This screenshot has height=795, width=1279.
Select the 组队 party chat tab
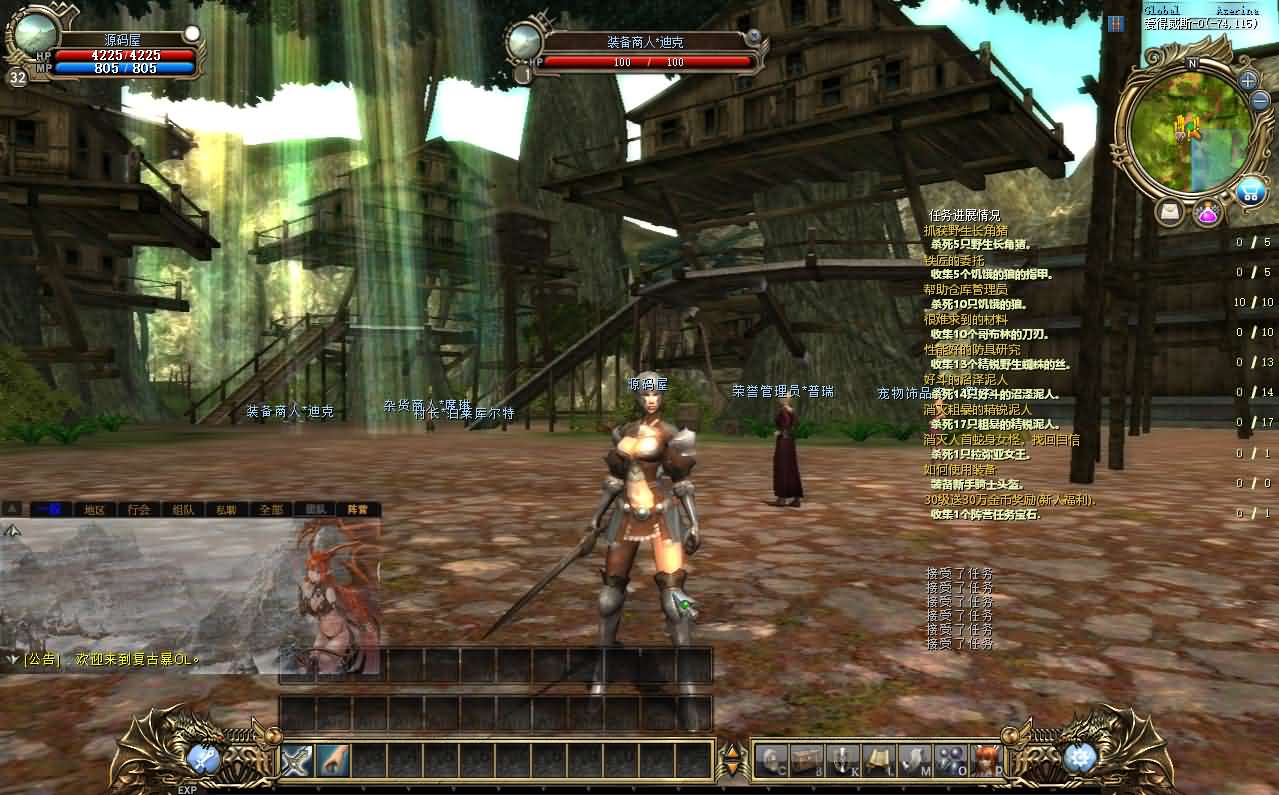183,509
